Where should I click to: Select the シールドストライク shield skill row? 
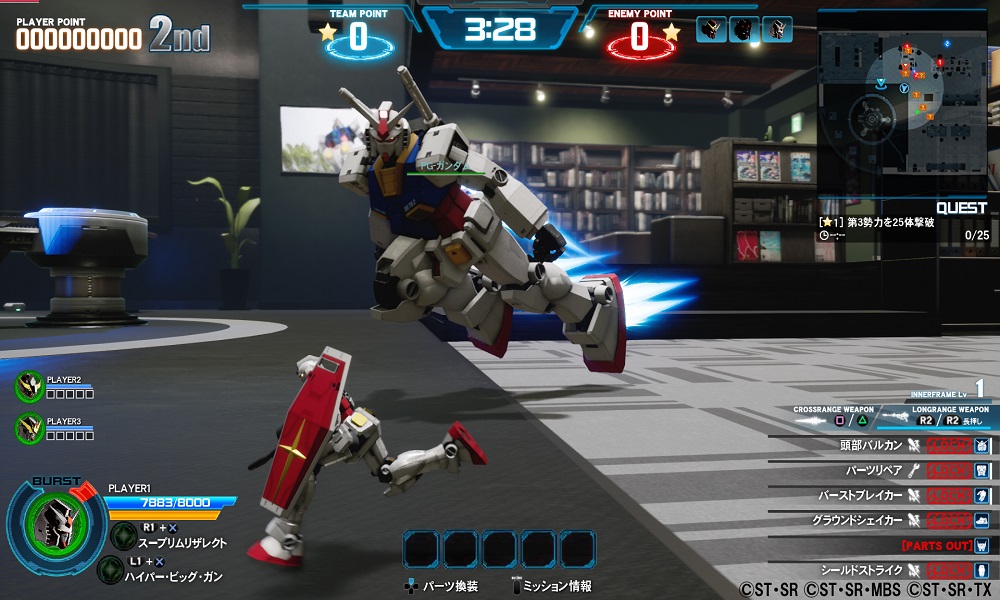click(880, 570)
